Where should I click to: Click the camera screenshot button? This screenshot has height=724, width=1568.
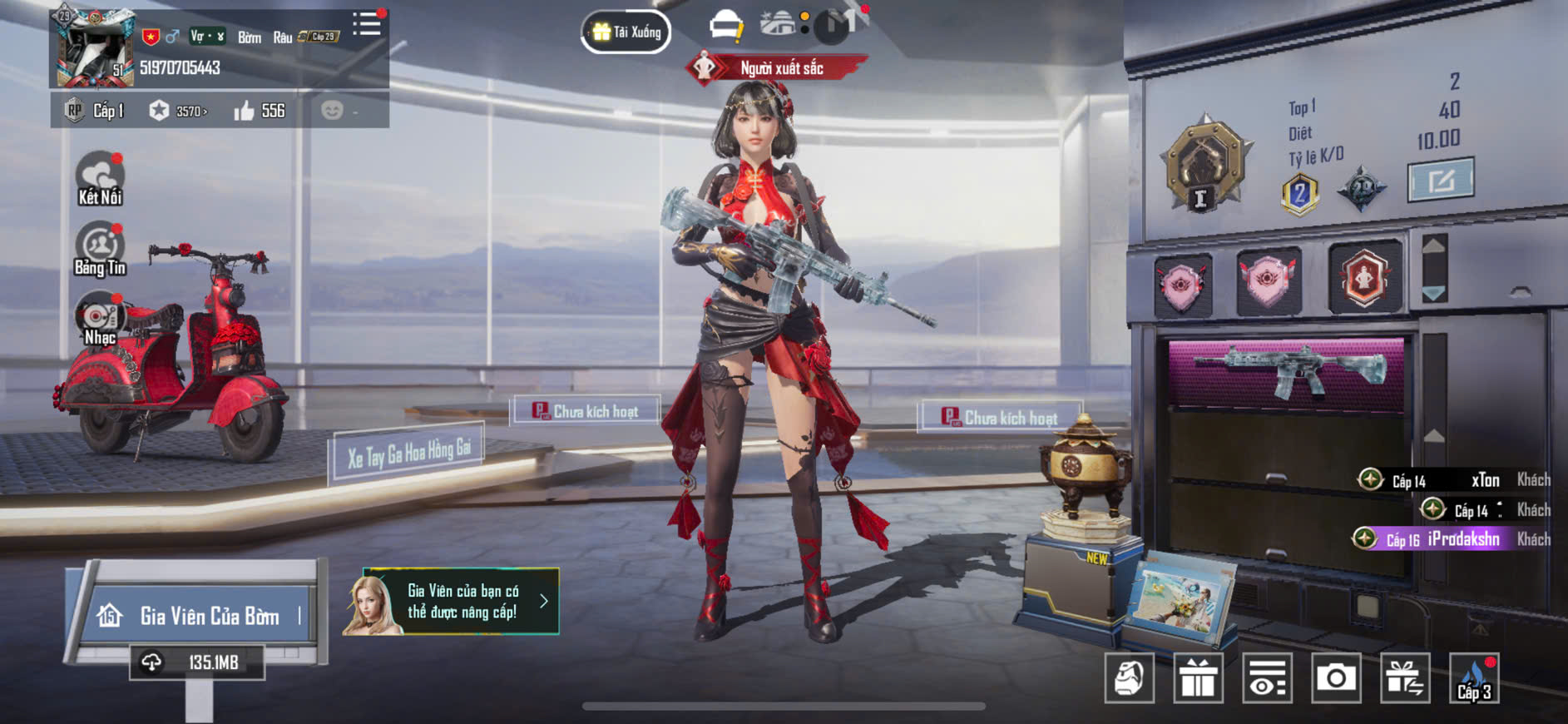[1336, 679]
